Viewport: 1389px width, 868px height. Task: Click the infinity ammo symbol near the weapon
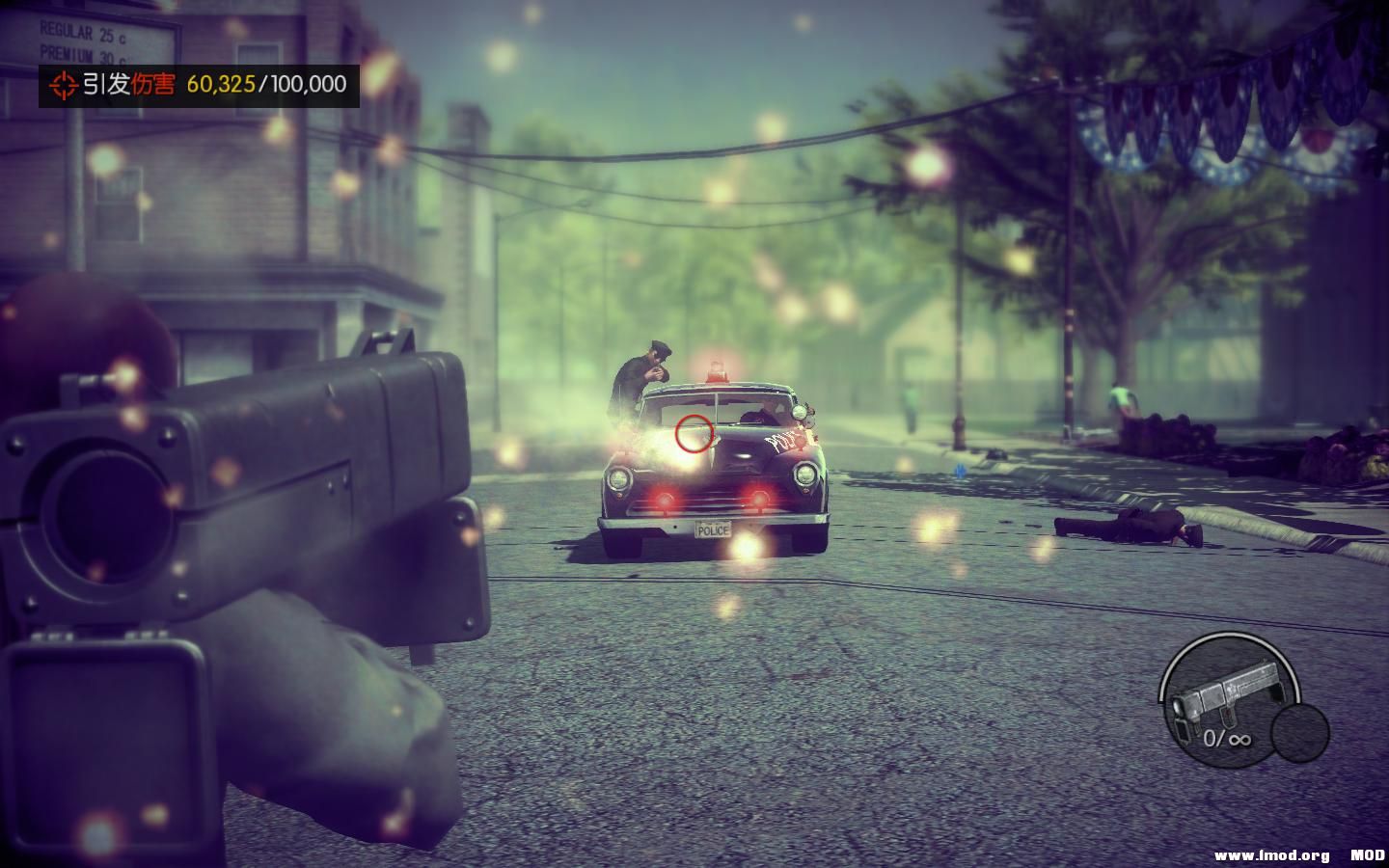click(x=1240, y=739)
